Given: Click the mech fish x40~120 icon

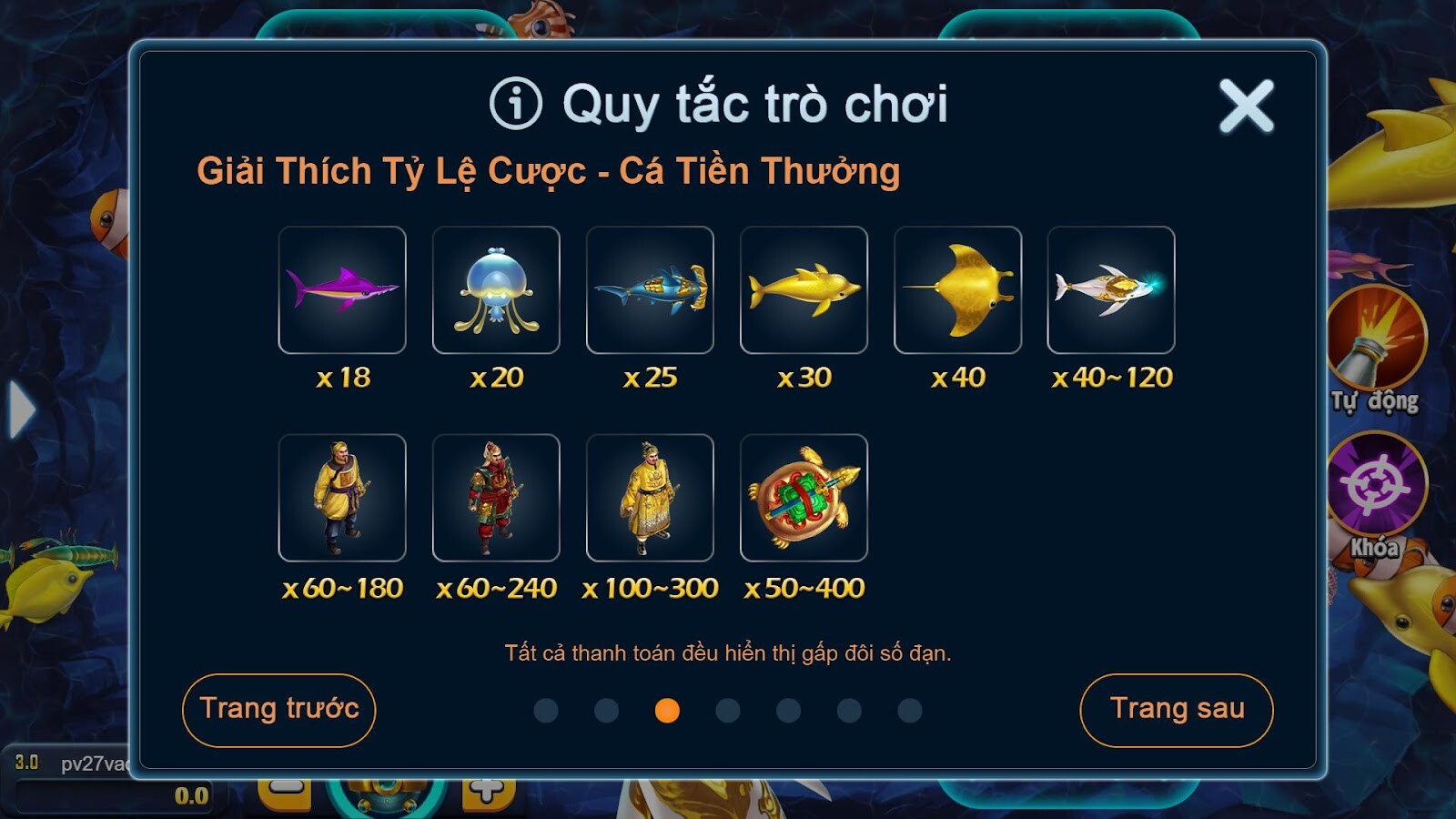Looking at the screenshot, I should (x=1110, y=291).
